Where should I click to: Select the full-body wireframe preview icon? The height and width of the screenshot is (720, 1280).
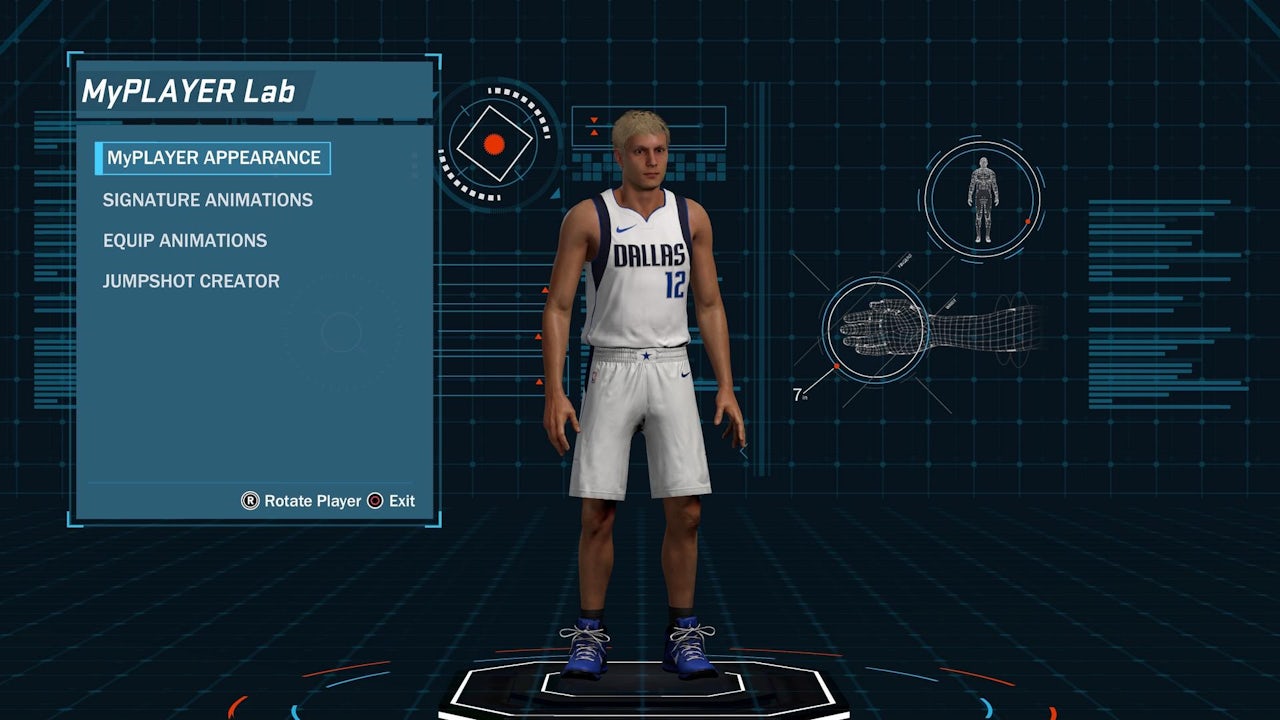(x=982, y=199)
